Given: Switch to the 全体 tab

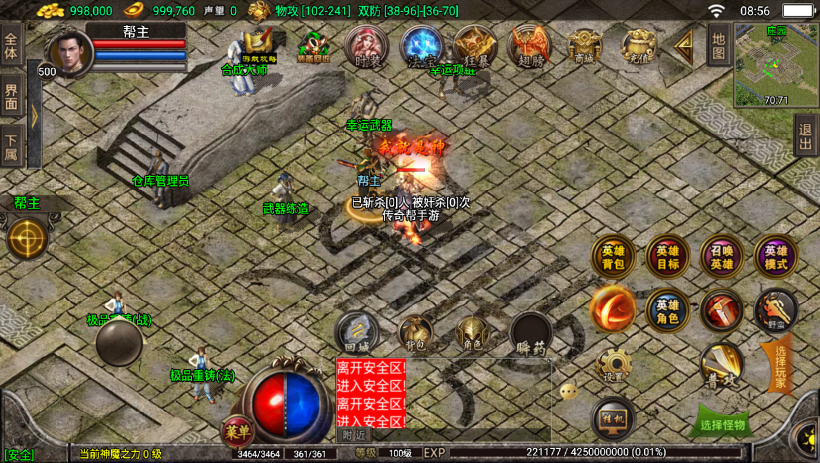Looking at the screenshot, I should coord(11,48).
